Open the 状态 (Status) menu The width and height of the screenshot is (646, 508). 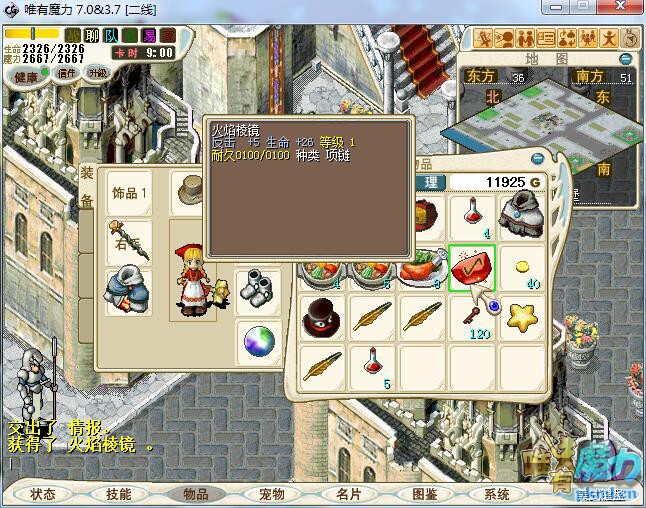click(42, 494)
